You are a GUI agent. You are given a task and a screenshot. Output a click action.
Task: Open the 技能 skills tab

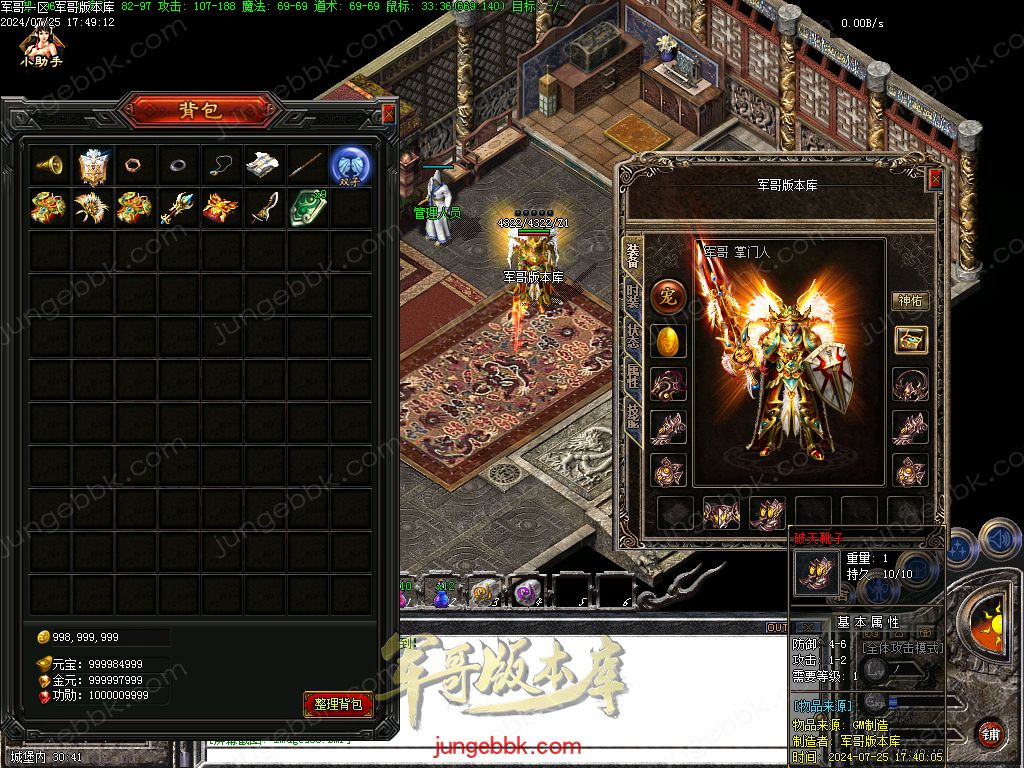632,417
